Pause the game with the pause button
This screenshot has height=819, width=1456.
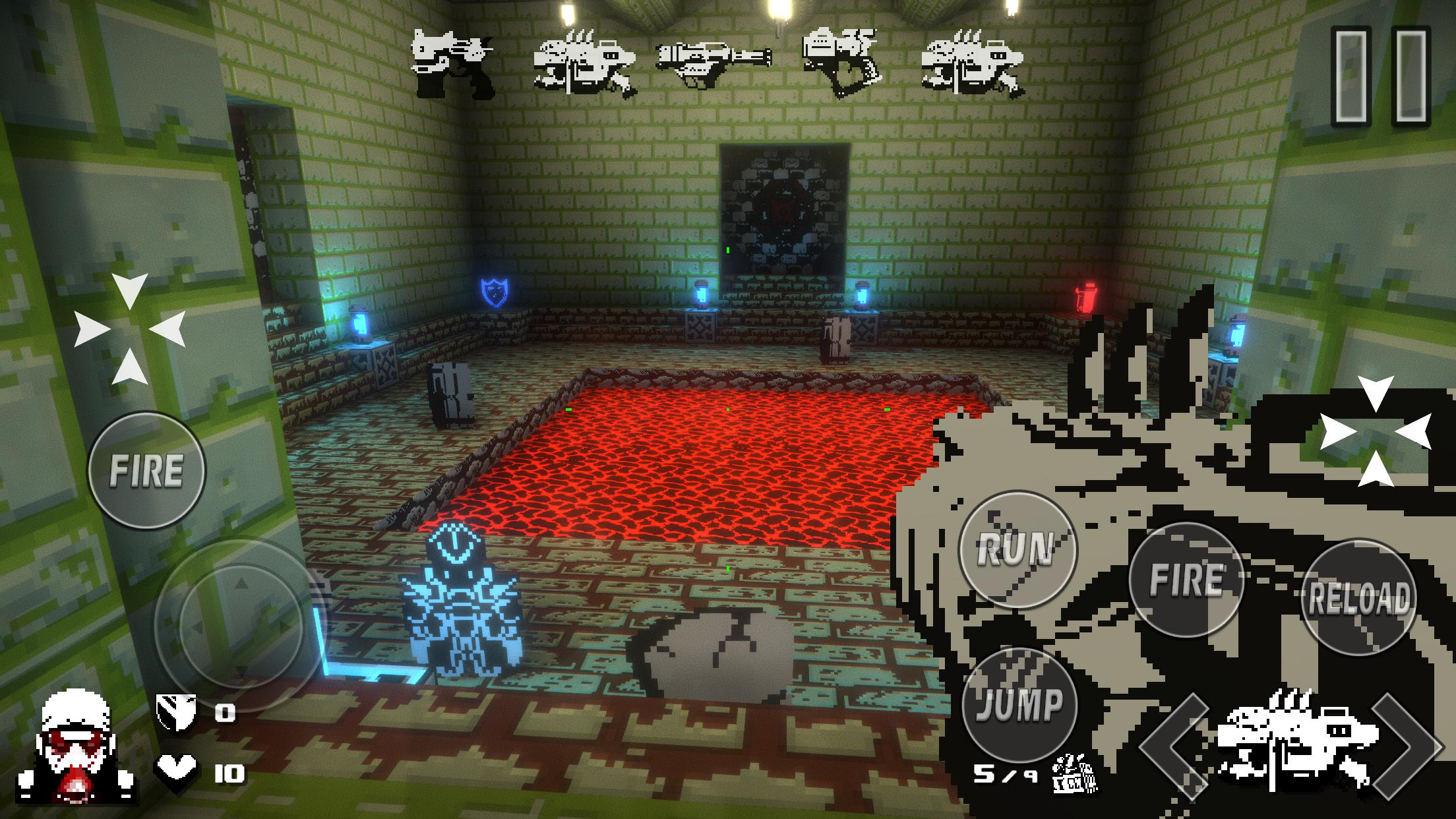coord(1380,77)
